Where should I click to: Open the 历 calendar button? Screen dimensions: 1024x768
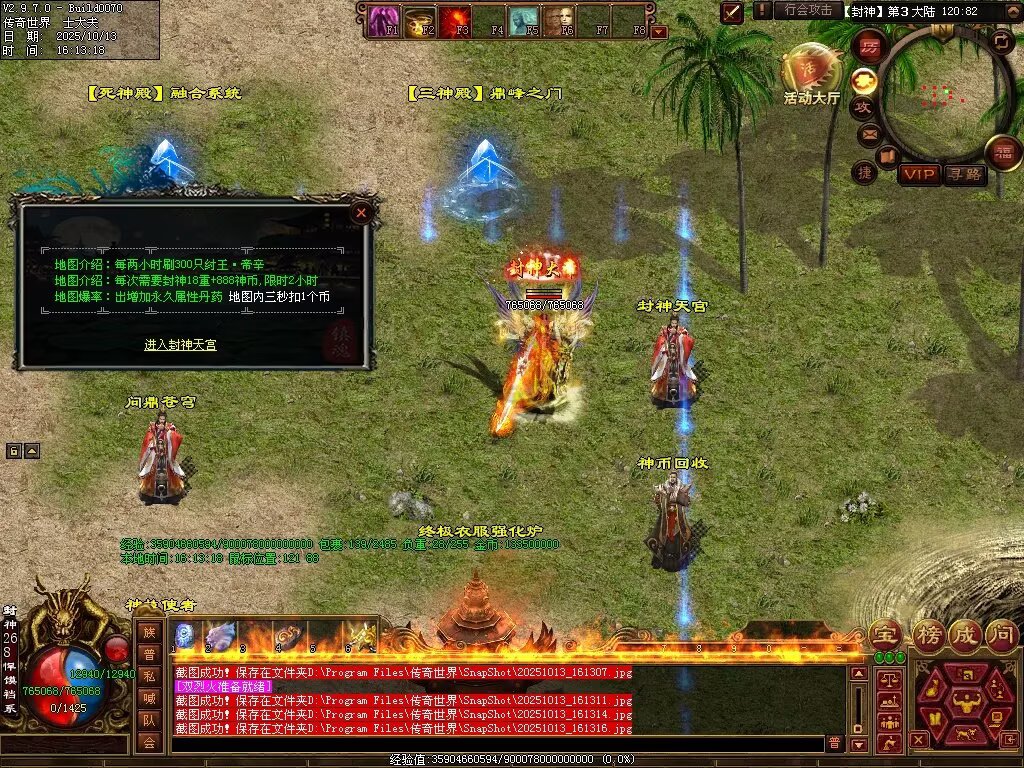[868, 47]
